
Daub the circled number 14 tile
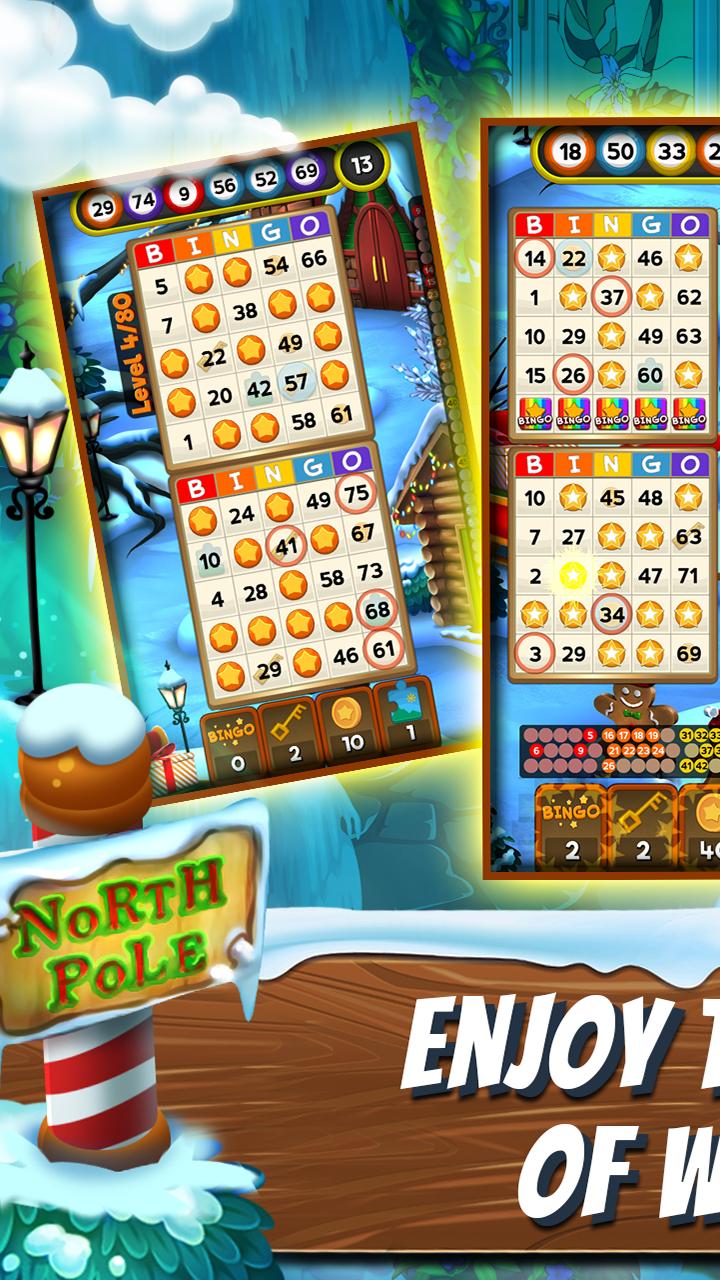(535, 258)
